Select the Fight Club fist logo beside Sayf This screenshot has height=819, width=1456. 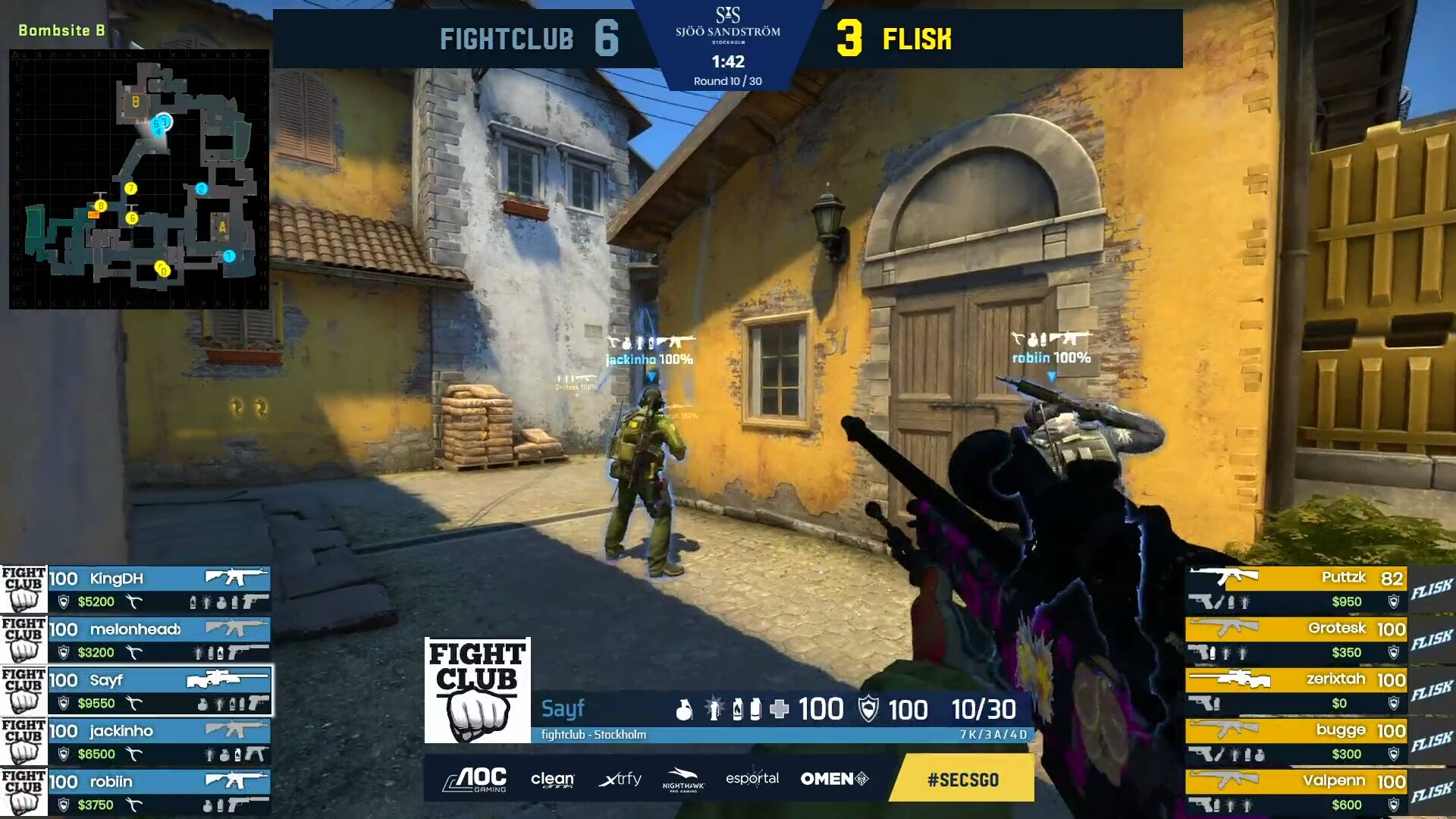477,690
